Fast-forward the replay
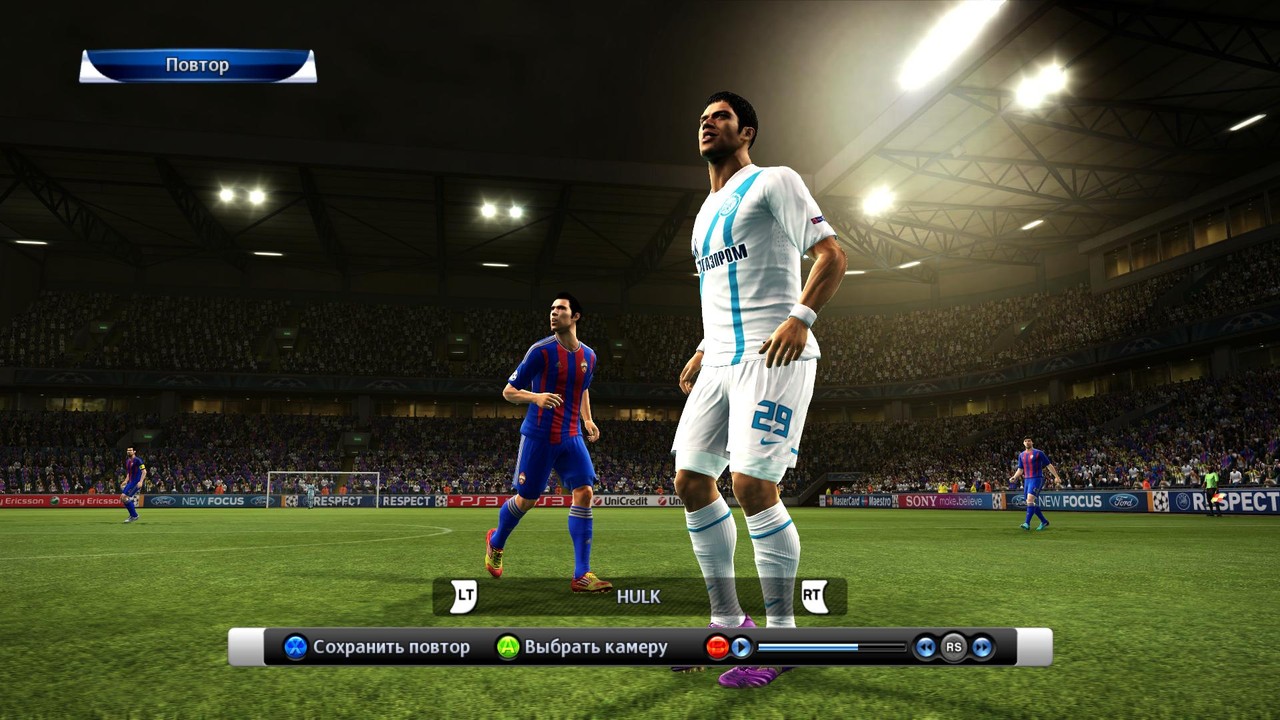The image size is (1280, 720). [982, 647]
